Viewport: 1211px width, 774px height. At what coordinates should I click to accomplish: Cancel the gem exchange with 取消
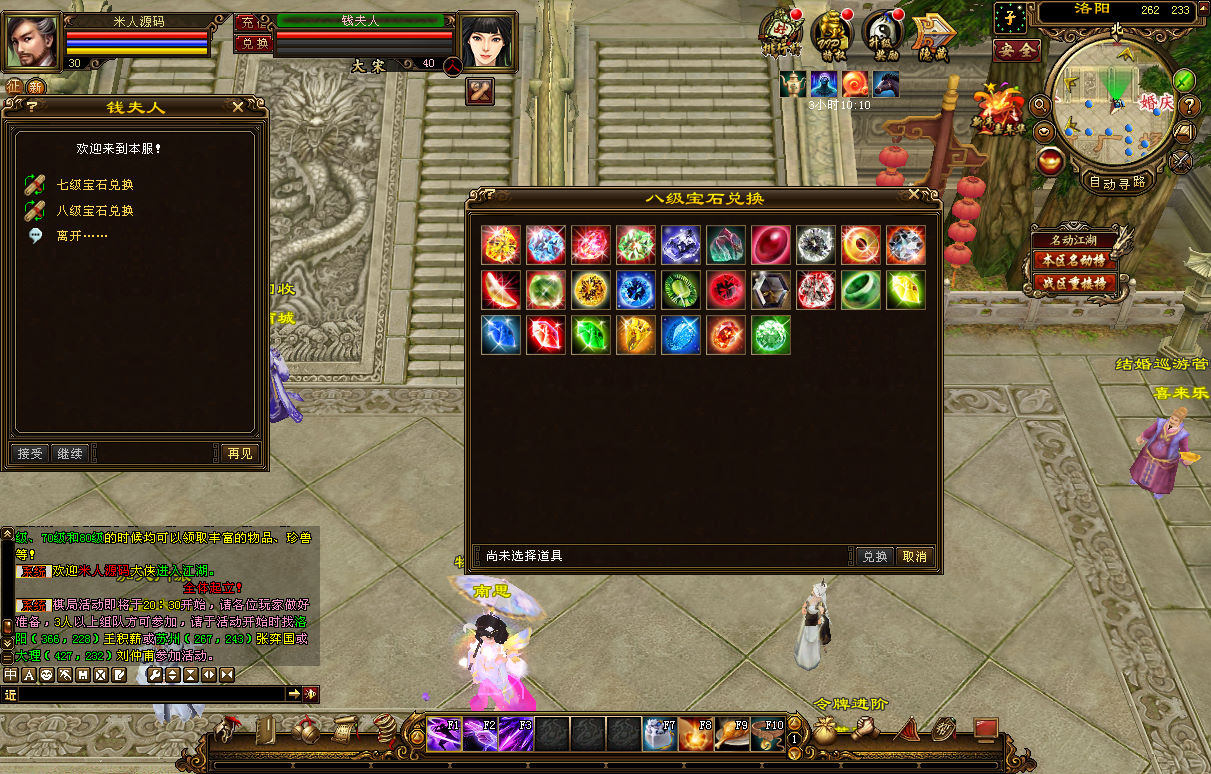point(914,556)
